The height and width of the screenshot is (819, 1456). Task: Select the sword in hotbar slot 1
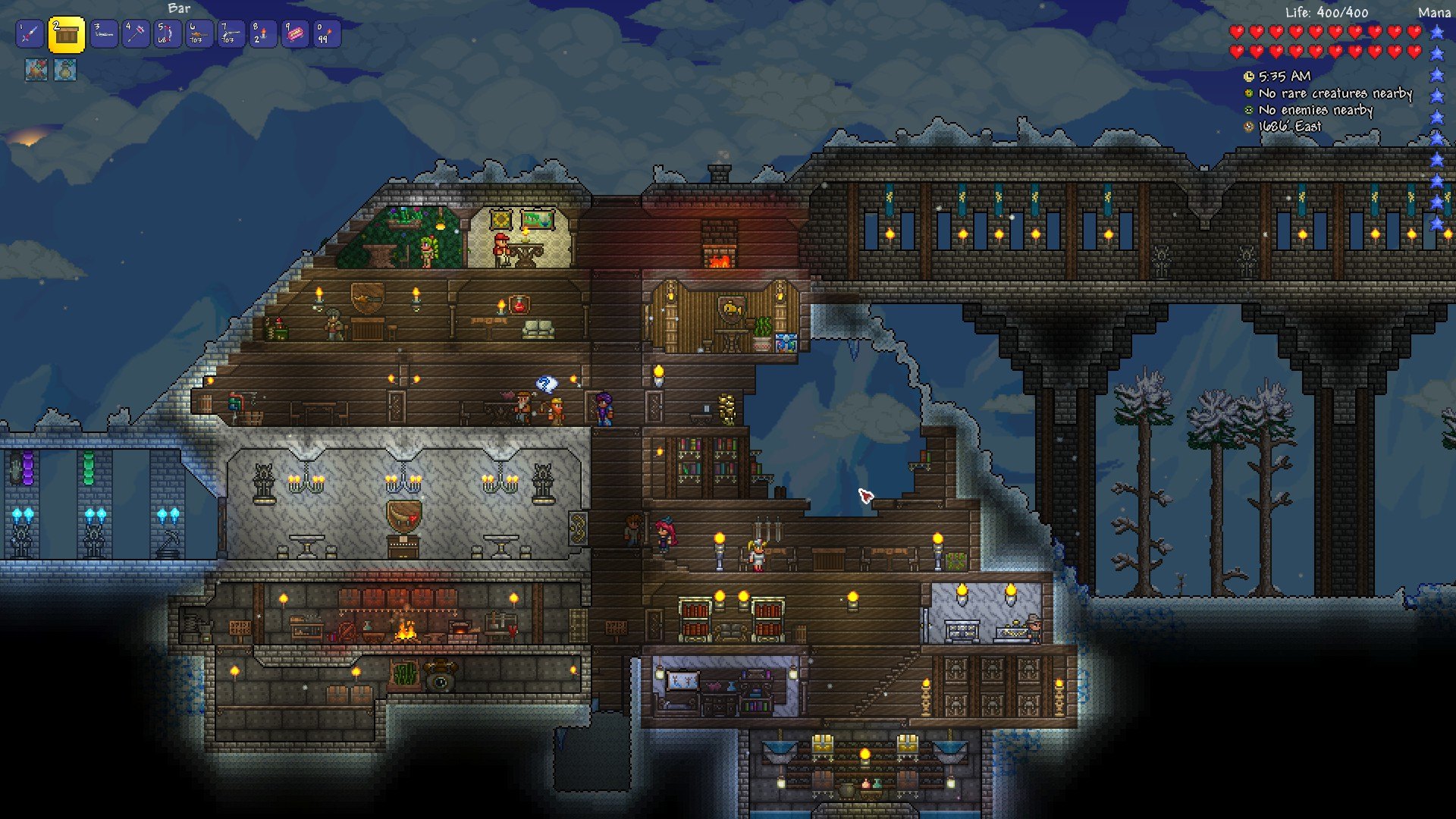pos(30,34)
